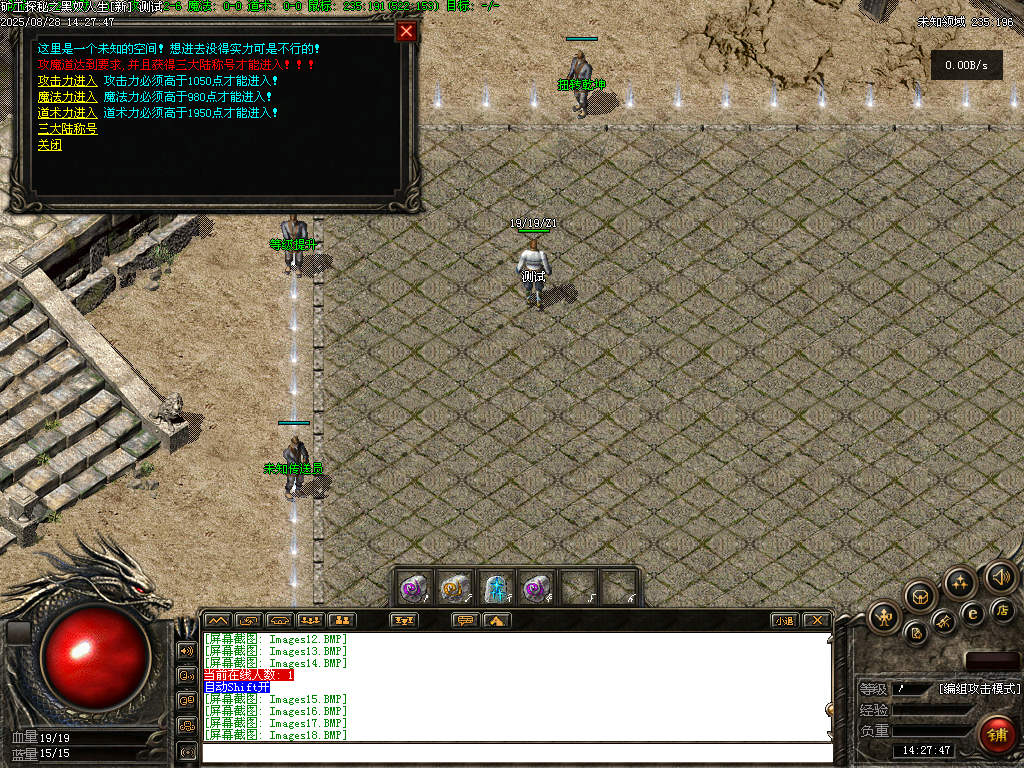Switch the 编组攻击模式 attack mode label
The height and width of the screenshot is (768, 1024).
pyautogui.click(x=979, y=688)
